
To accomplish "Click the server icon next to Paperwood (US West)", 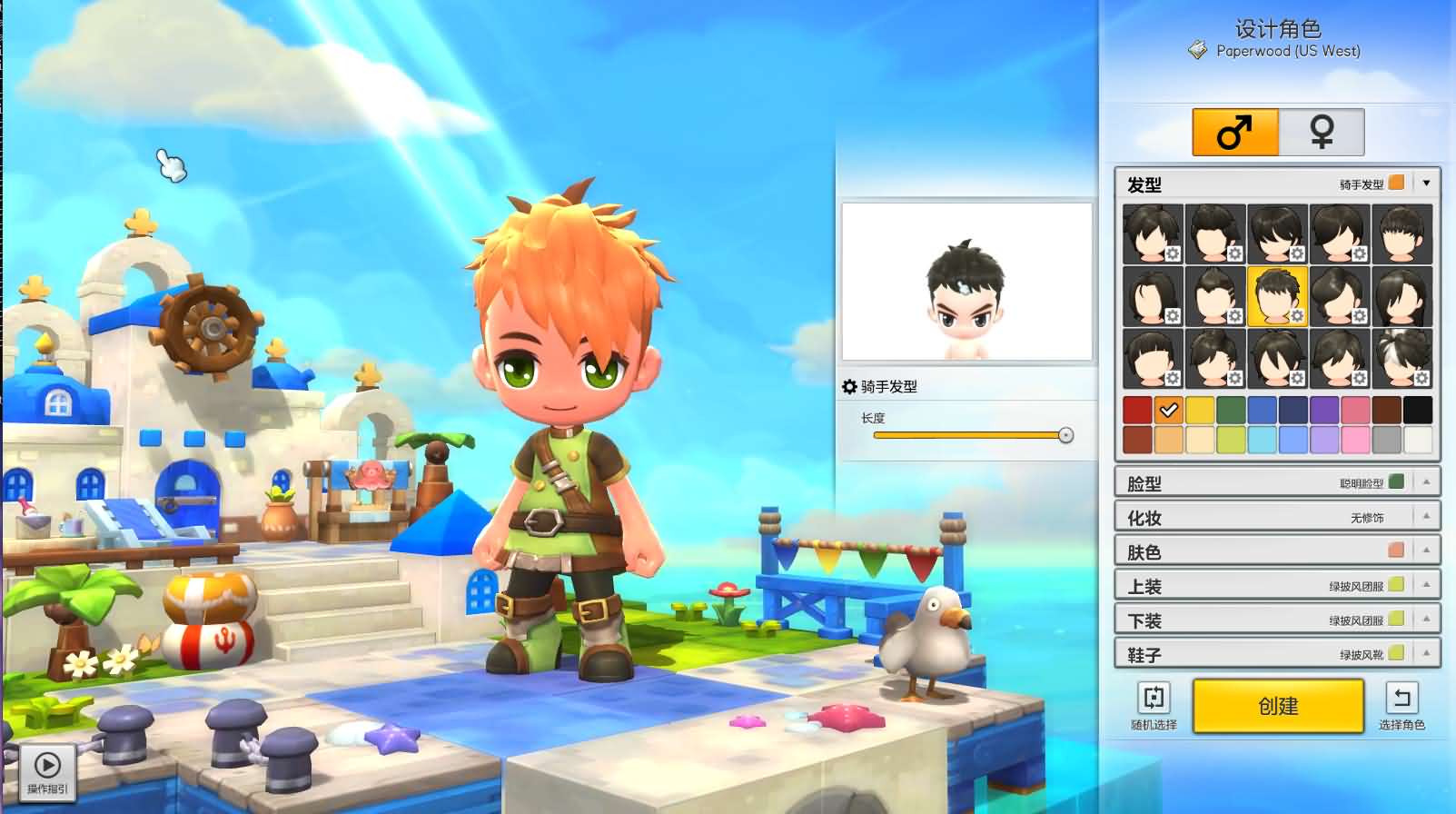I will (1196, 52).
